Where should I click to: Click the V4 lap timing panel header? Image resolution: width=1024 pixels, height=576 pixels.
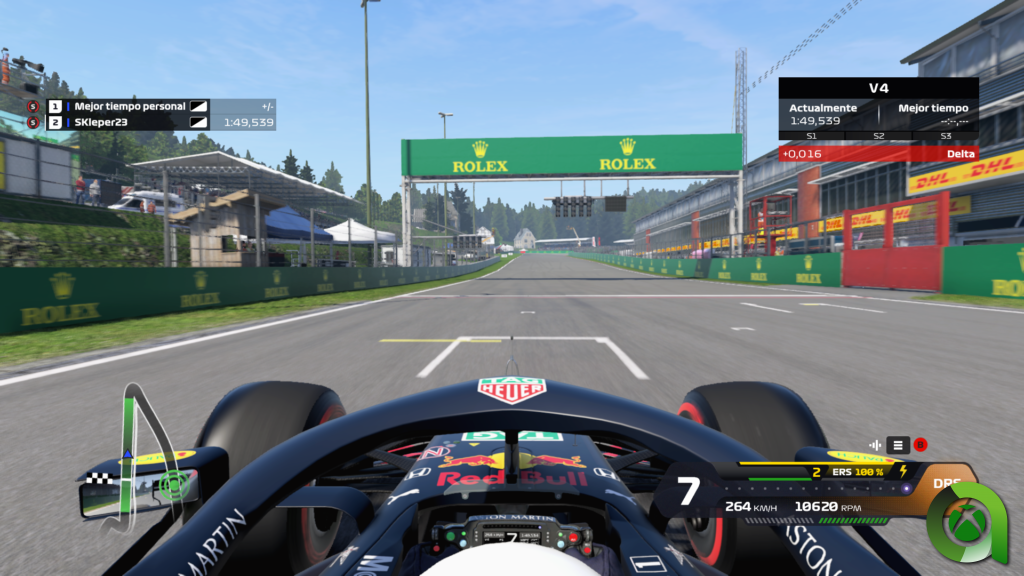coord(878,88)
